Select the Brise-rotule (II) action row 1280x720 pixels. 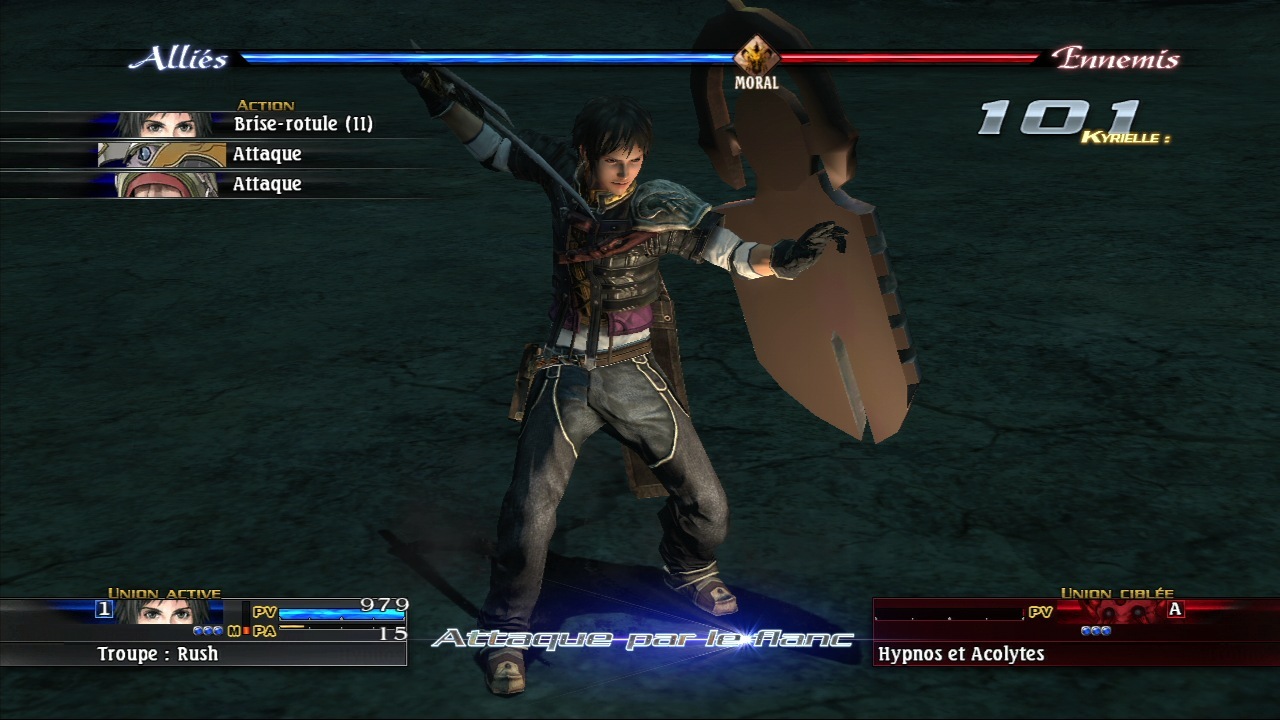pos(302,124)
